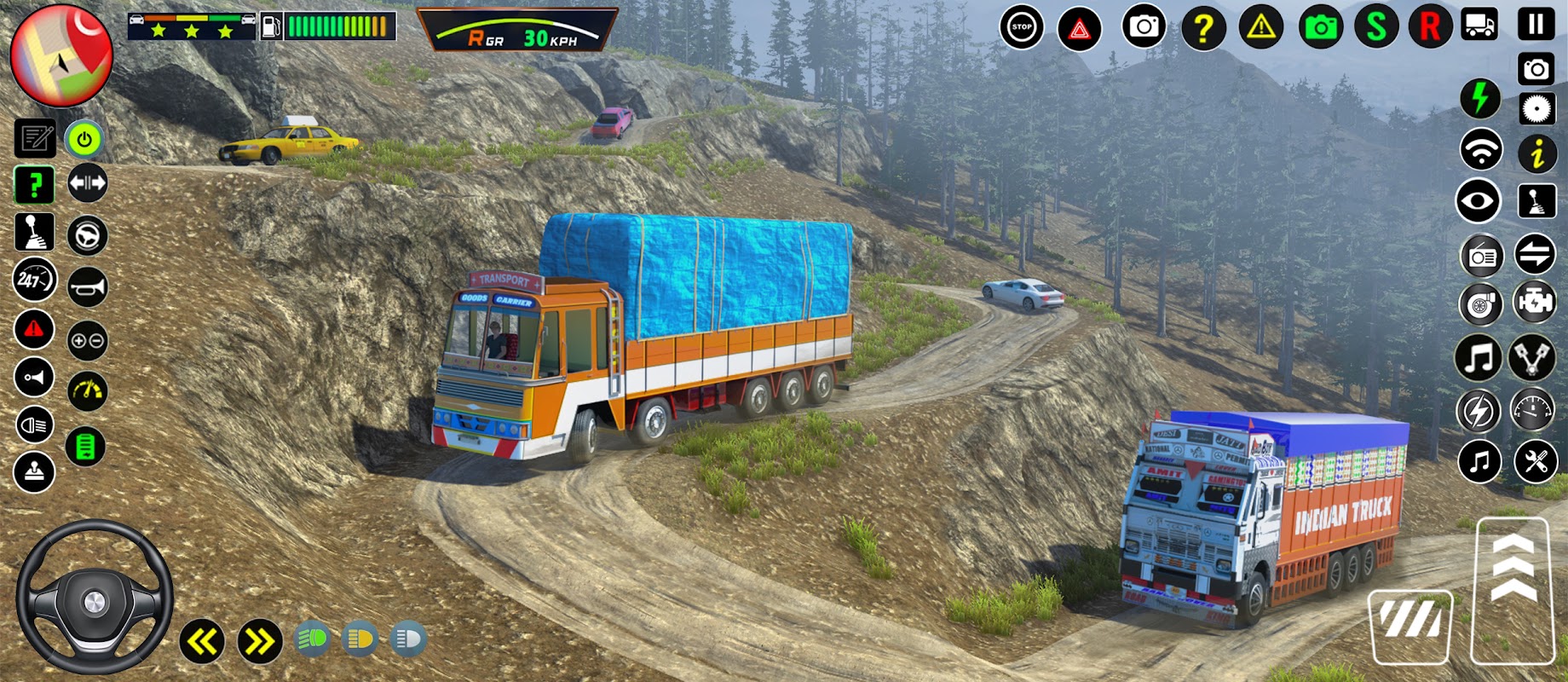Activate the red hazard triangle button
Image resolution: width=1568 pixels, height=682 pixels.
tap(1079, 29)
